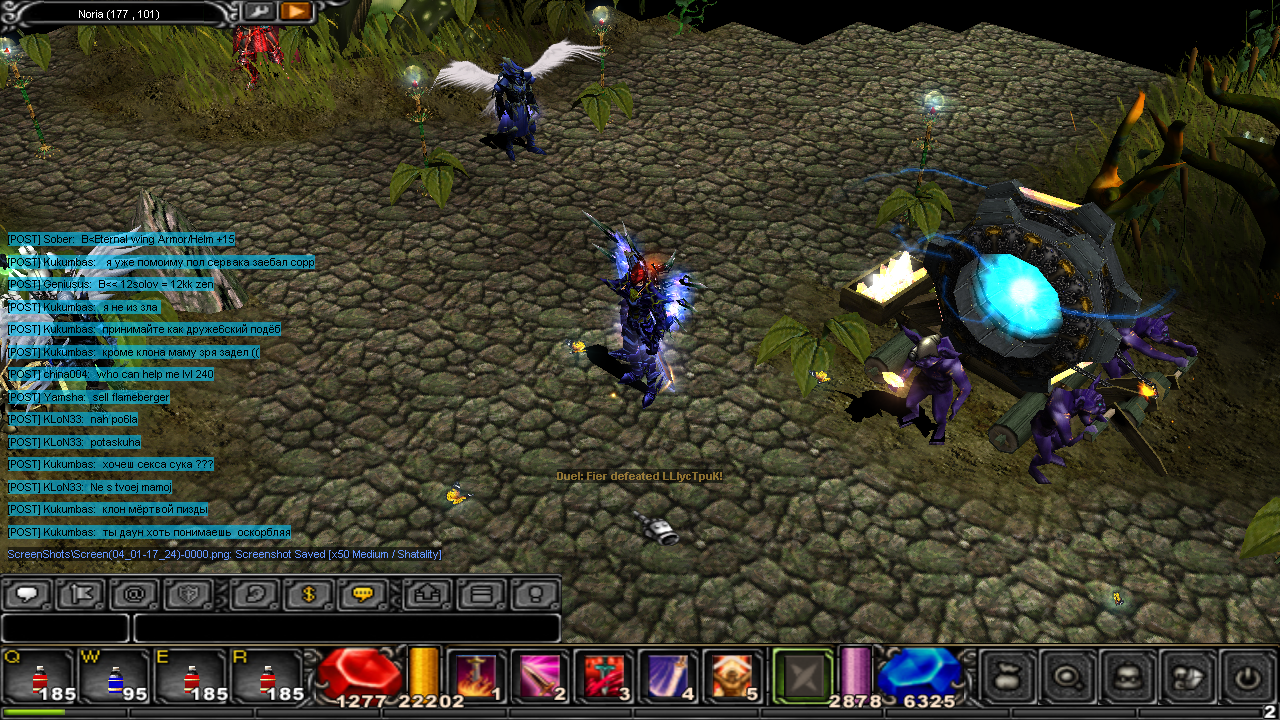Click the lightbulb chat button
1280x720 pixels.
click(x=535, y=595)
